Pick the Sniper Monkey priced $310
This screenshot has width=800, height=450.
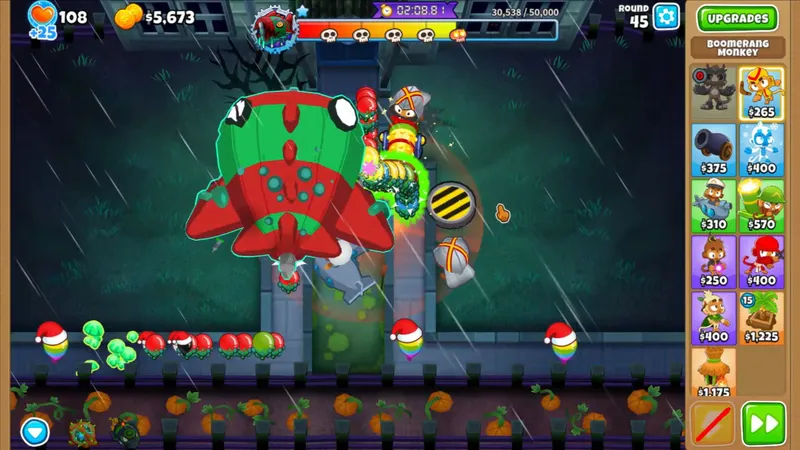tap(713, 205)
